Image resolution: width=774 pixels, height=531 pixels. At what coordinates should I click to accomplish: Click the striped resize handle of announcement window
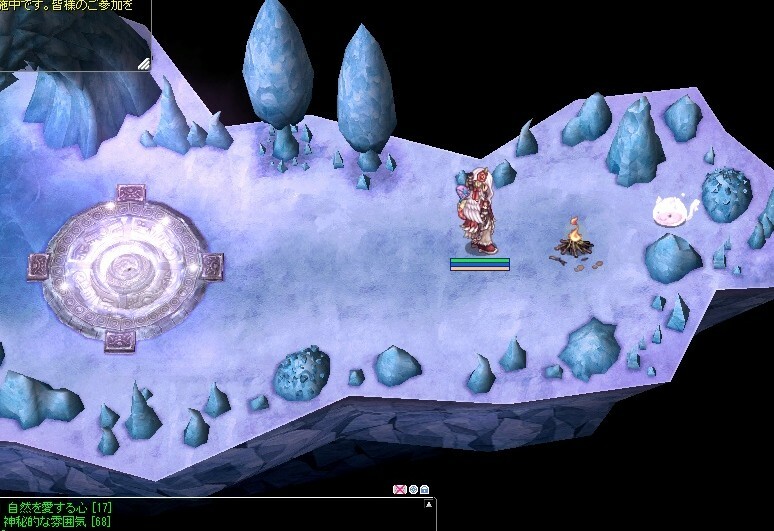(143, 63)
